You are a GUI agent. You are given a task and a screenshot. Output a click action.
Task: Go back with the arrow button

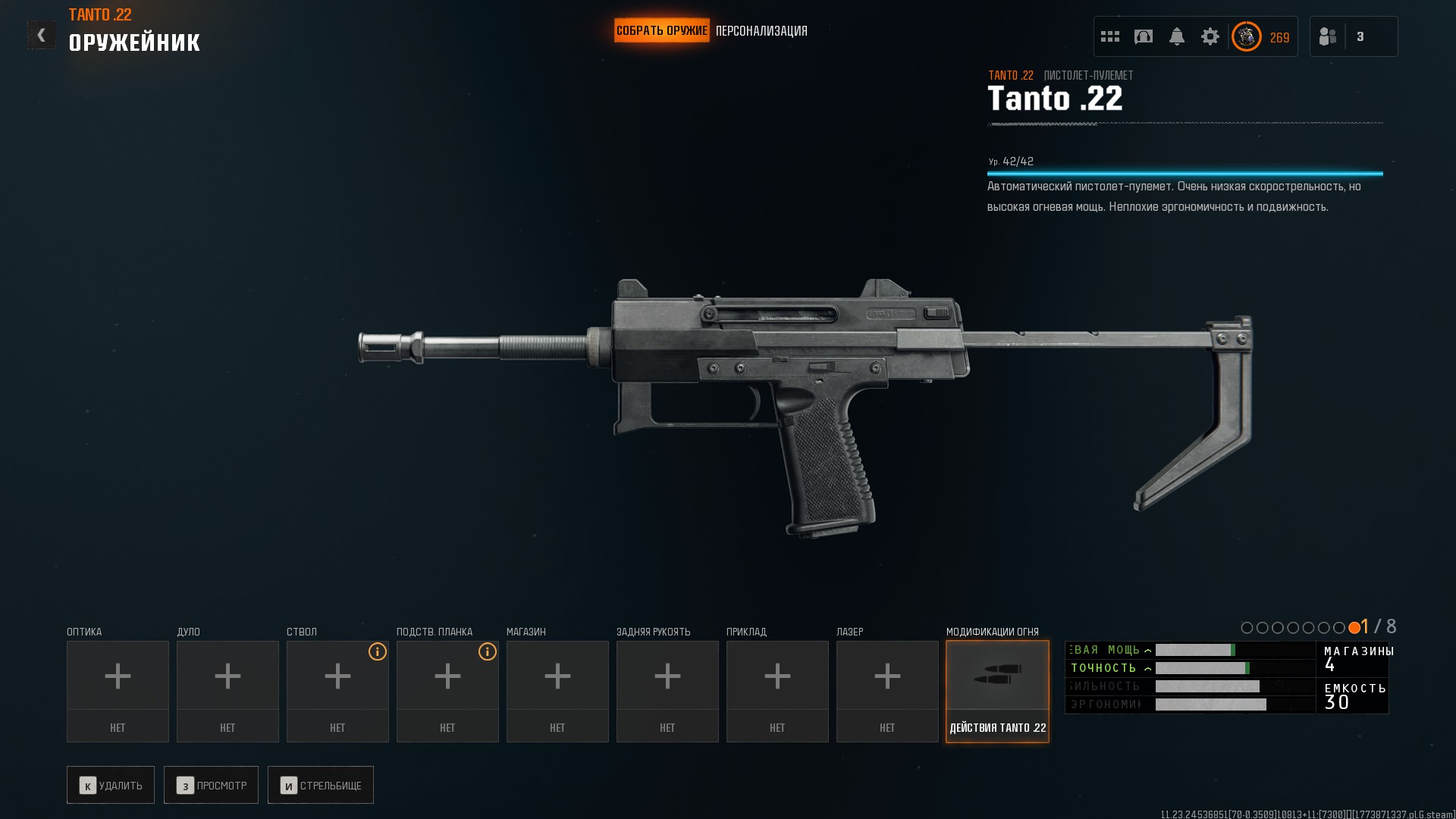pos(42,35)
